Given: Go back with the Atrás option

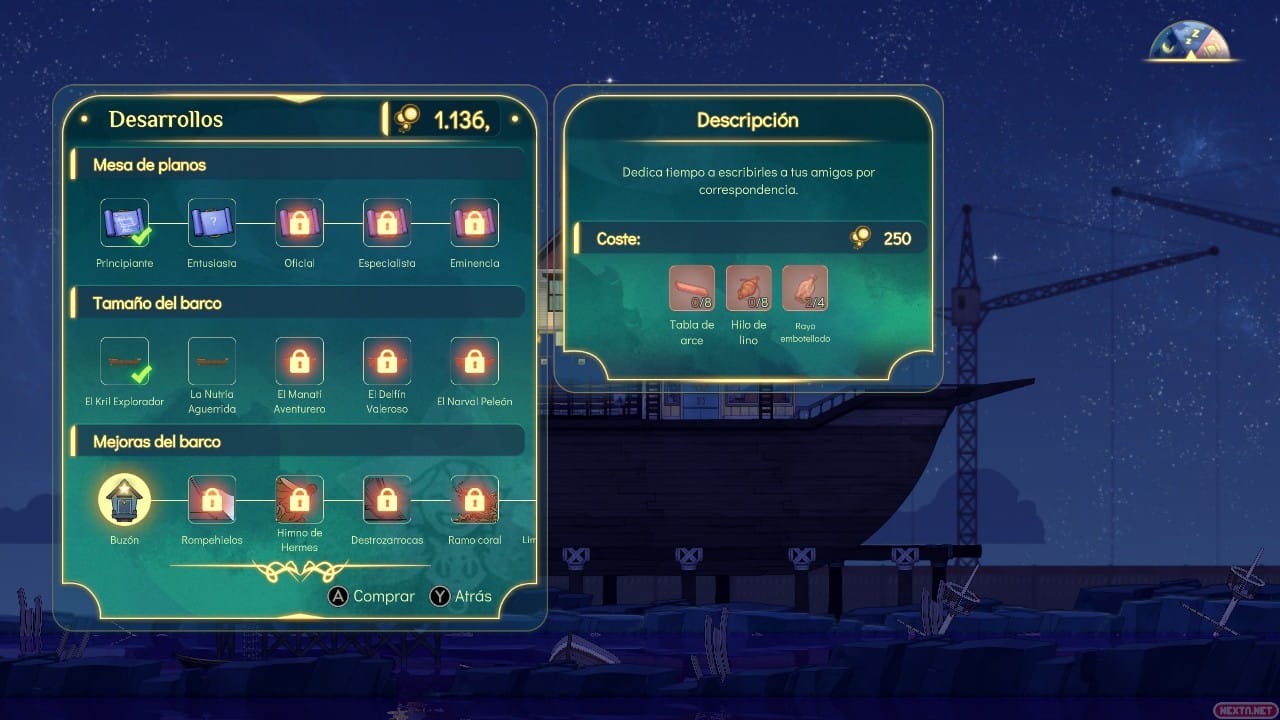Looking at the screenshot, I should pyautogui.click(x=461, y=596).
